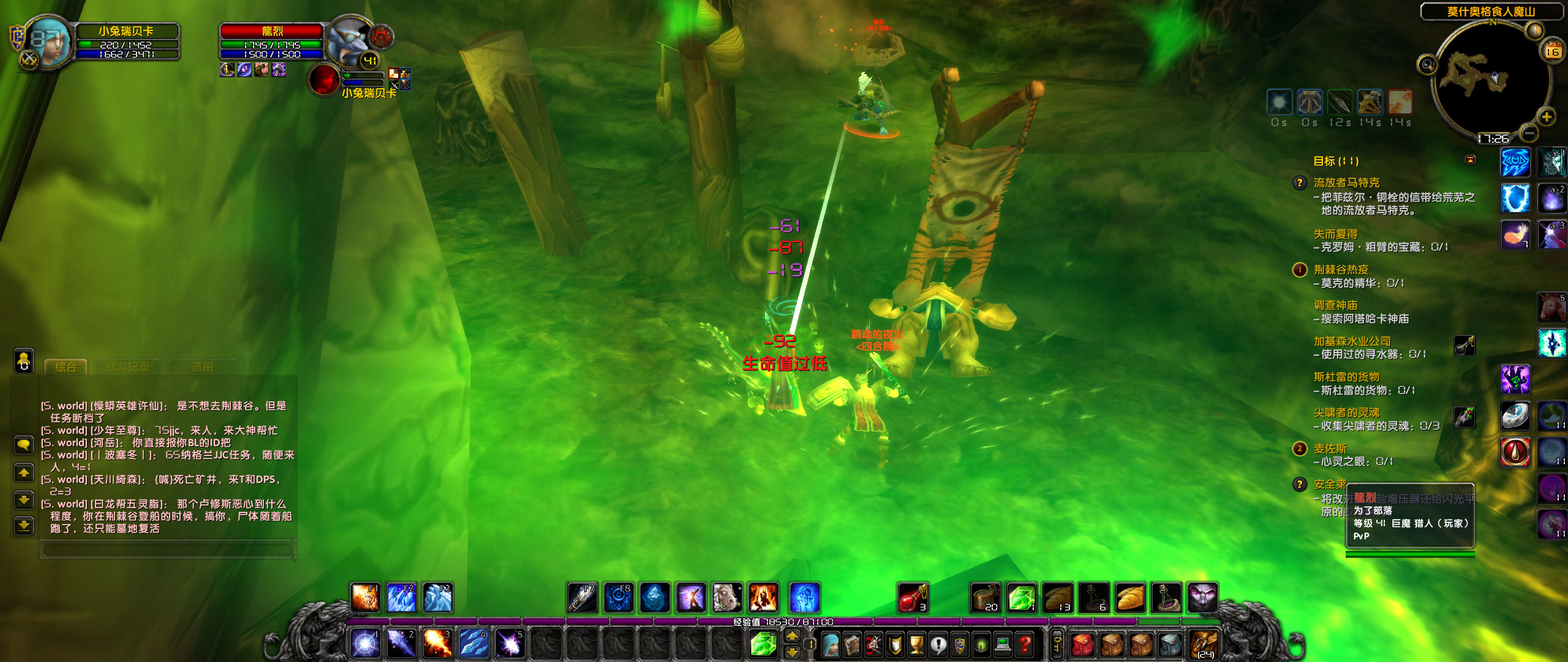Click the minimap zoom-in plus button
The width and height of the screenshot is (1568, 662).
(1546, 116)
